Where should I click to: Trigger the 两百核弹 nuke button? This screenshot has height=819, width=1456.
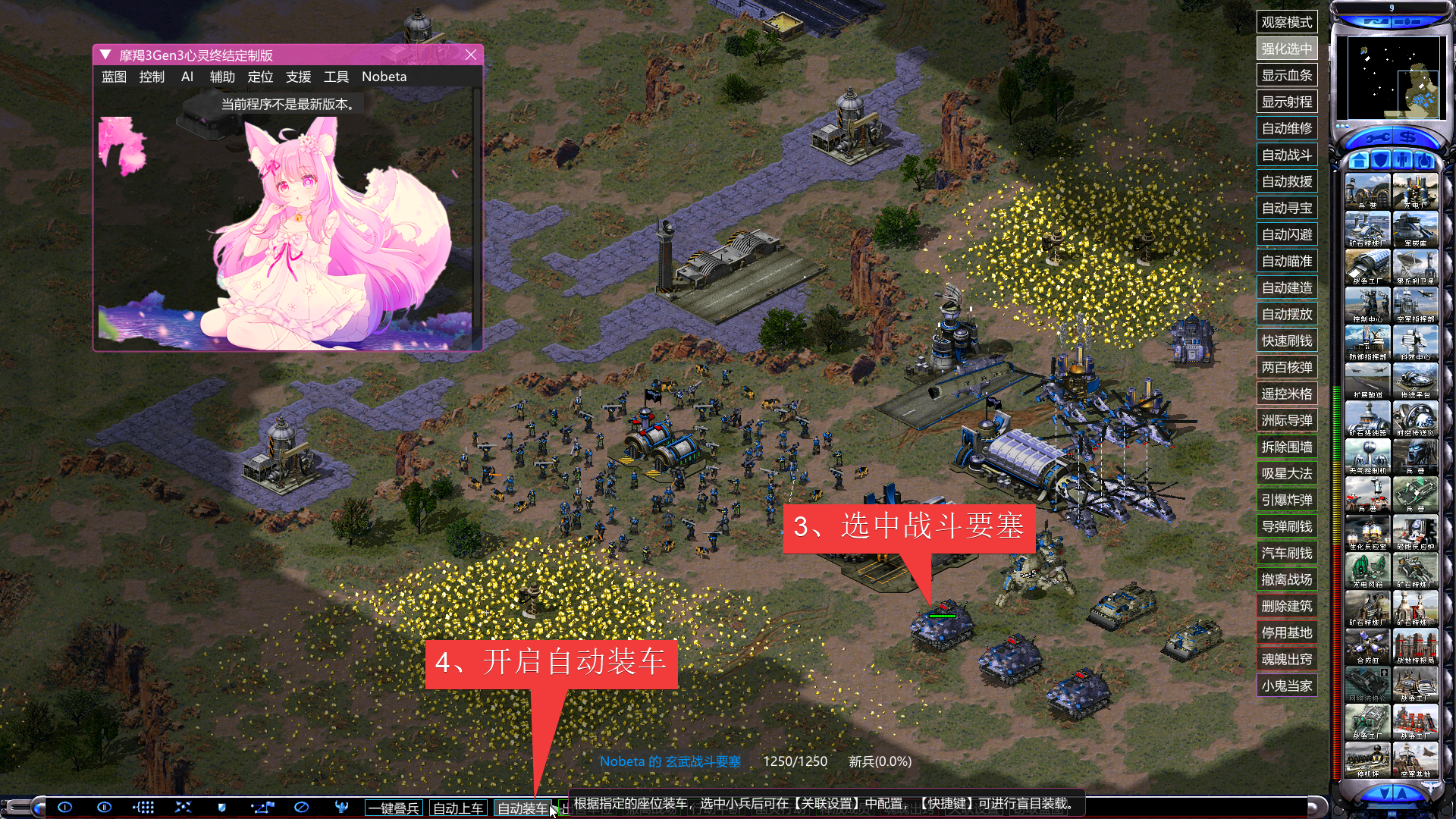pyautogui.click(x=1287, y=367)
